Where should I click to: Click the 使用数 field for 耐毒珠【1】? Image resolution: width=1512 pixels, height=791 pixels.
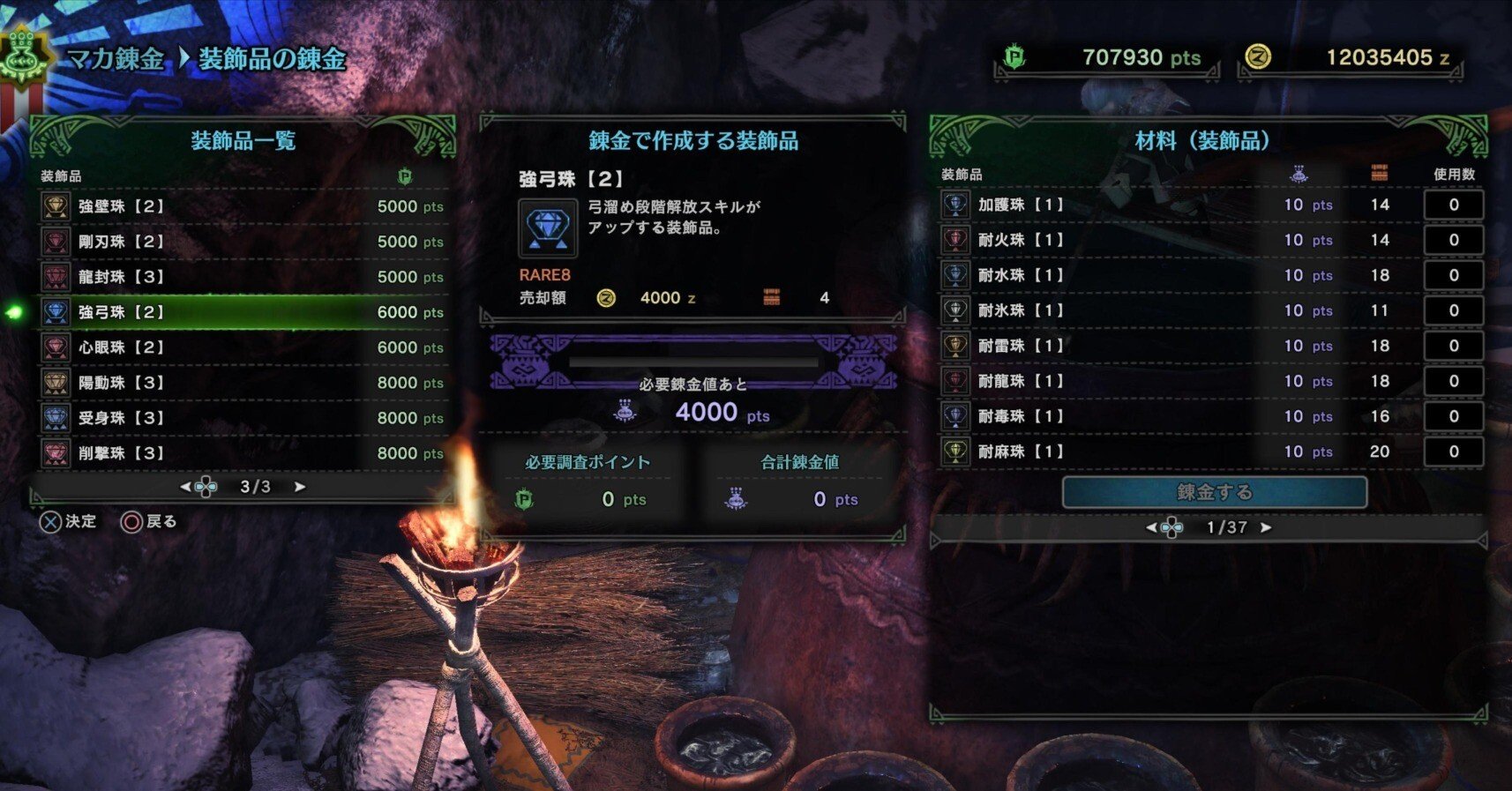click(1454, 416)
